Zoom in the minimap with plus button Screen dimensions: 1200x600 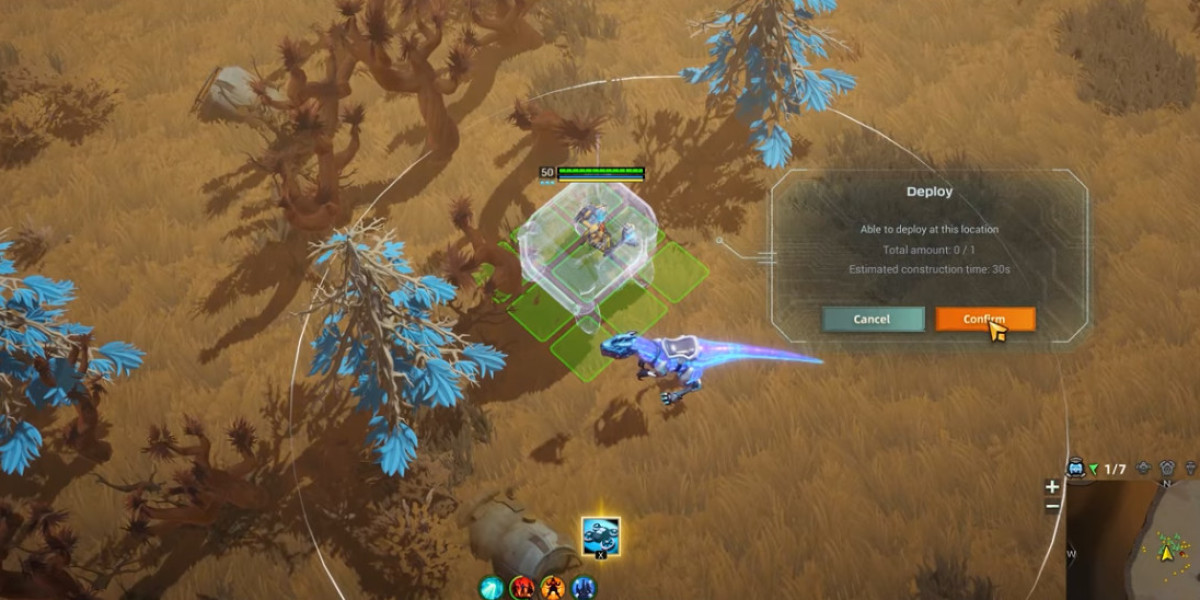[x=1052, y=487]
